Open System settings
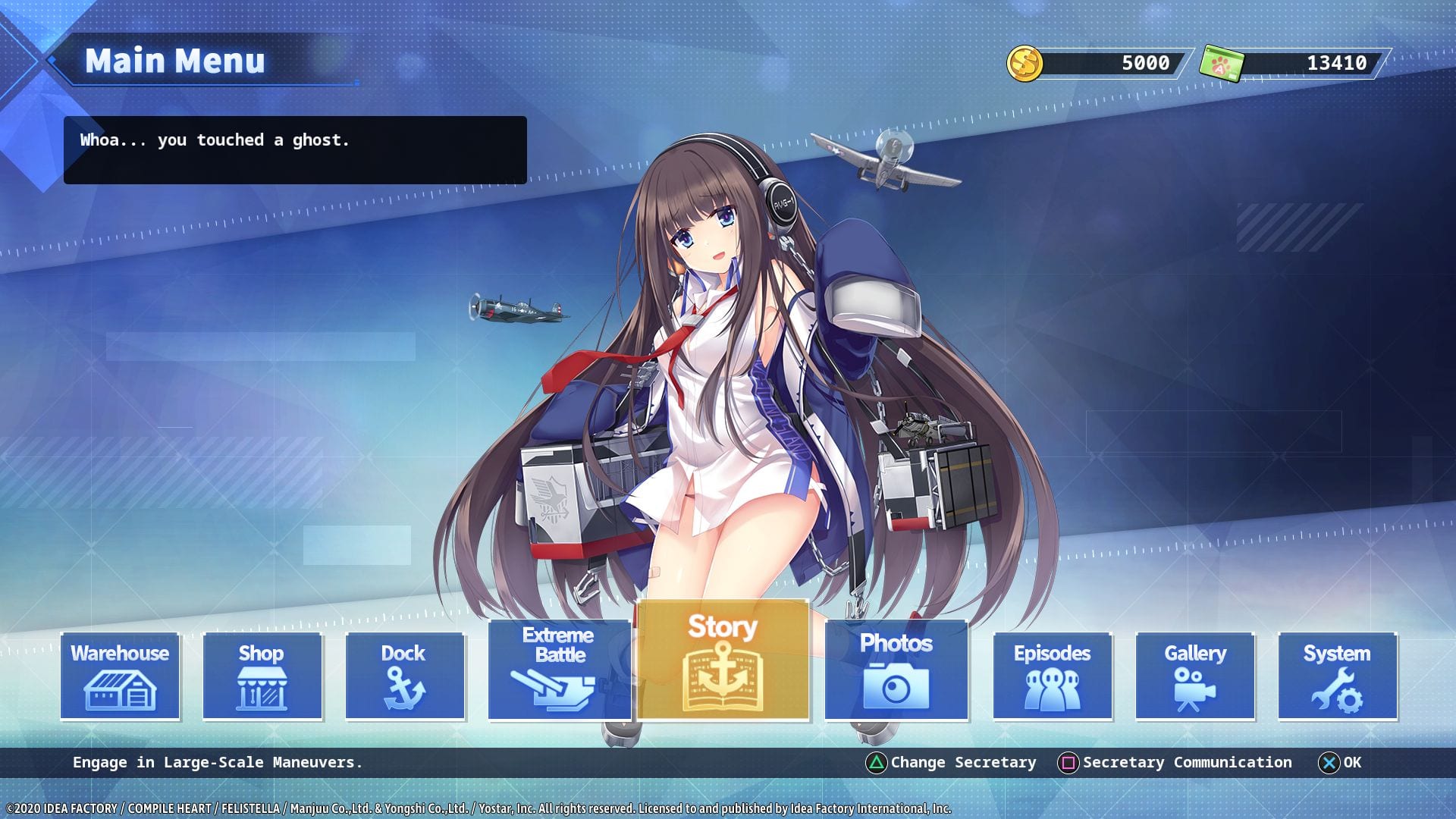This screenshot has width=1456, height=819. (1337, 676)
